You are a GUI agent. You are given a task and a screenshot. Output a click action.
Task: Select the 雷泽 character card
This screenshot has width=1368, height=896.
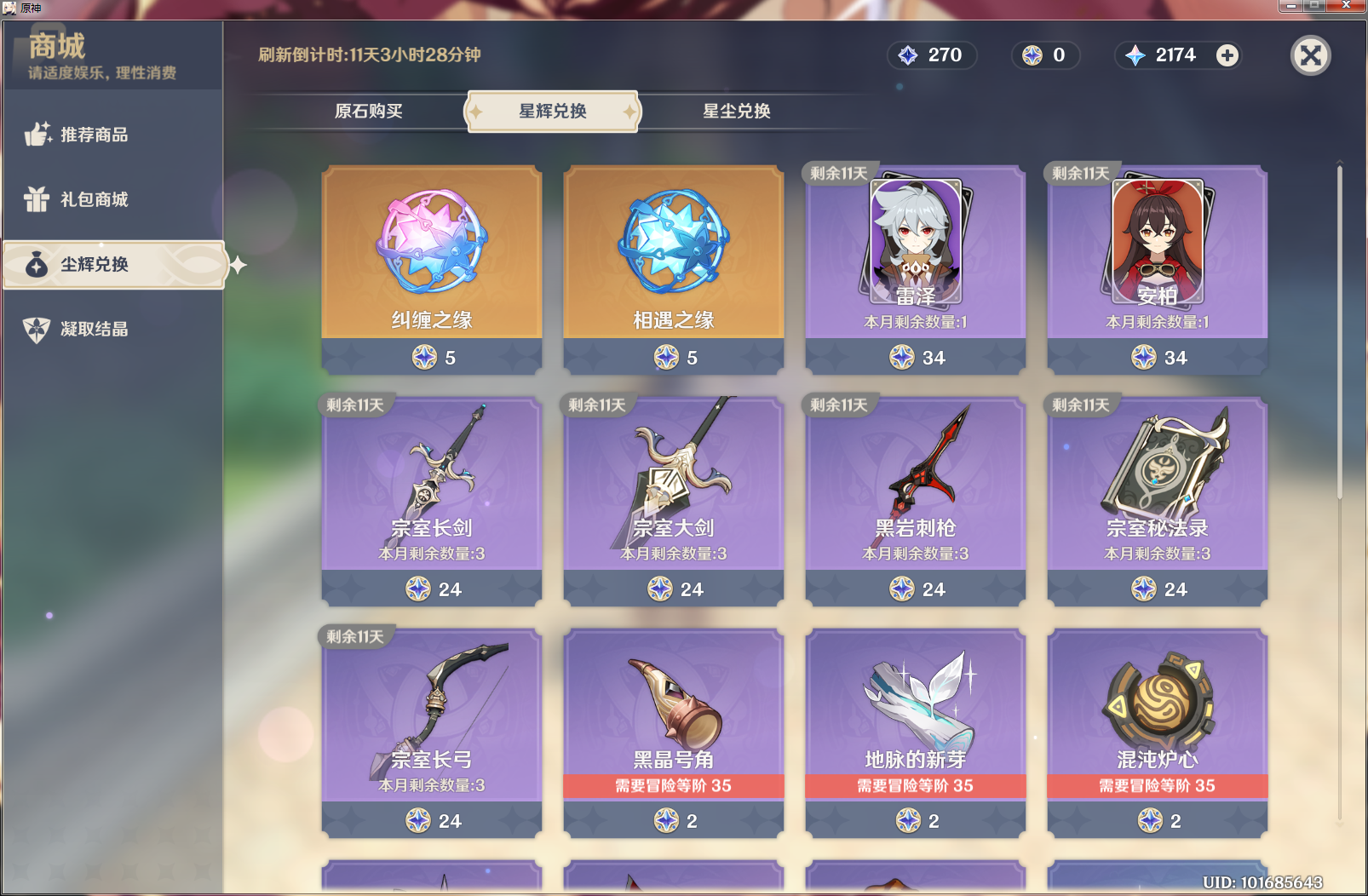pyautogui.click(x=916, y=269)
